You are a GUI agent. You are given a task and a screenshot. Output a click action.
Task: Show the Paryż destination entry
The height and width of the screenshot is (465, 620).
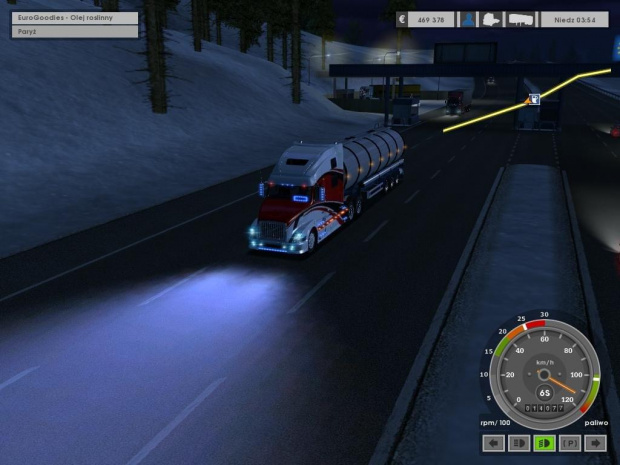point(75,32)
